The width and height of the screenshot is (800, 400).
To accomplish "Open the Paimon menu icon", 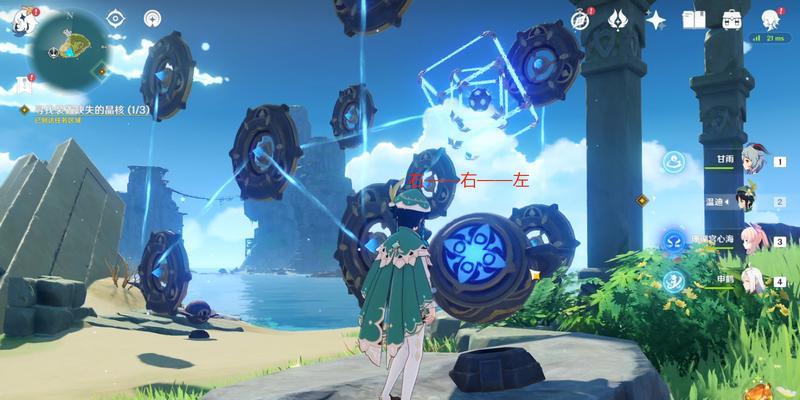I will 20,19.
